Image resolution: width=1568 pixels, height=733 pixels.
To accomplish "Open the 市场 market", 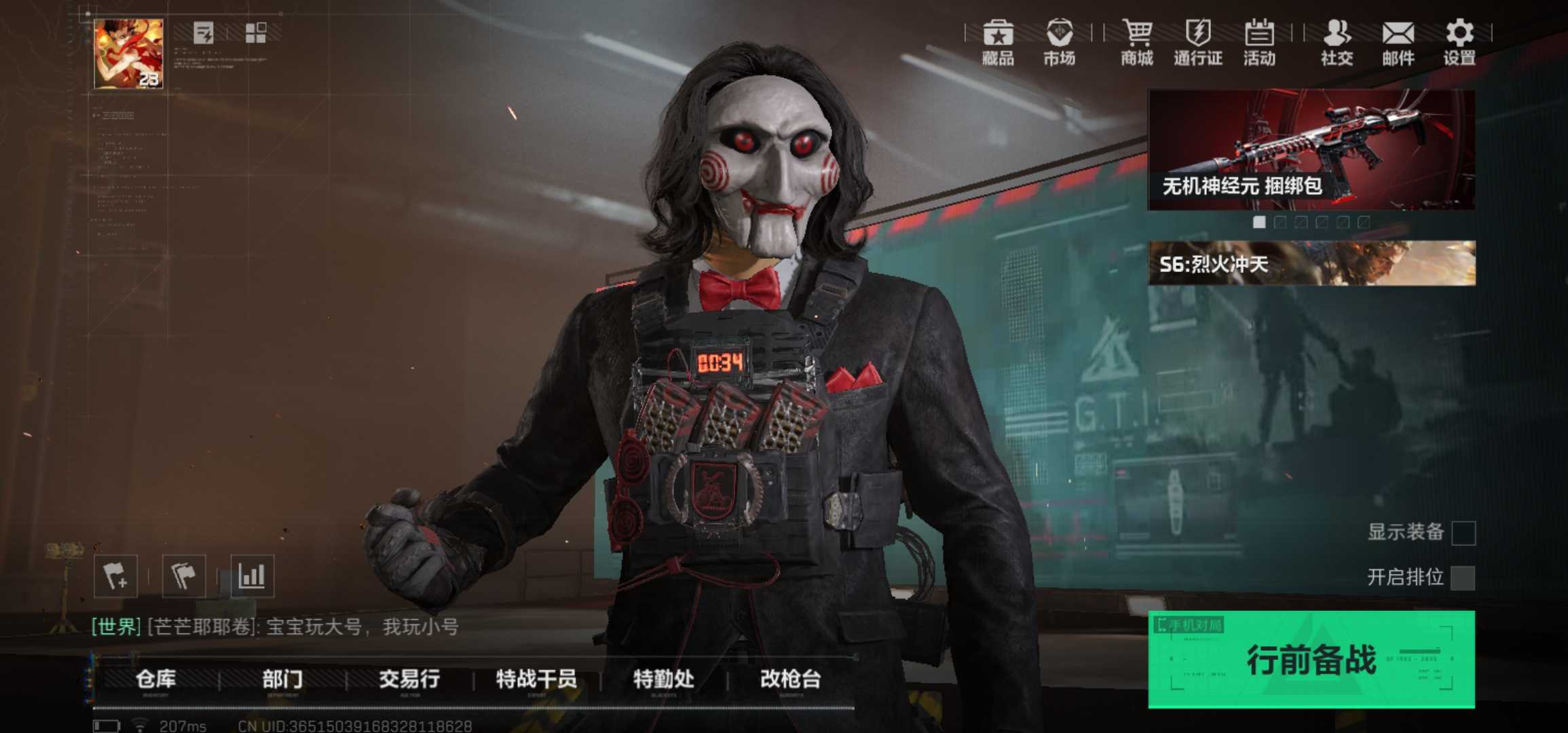I will pyautogui.click(x=1059, y=42).
